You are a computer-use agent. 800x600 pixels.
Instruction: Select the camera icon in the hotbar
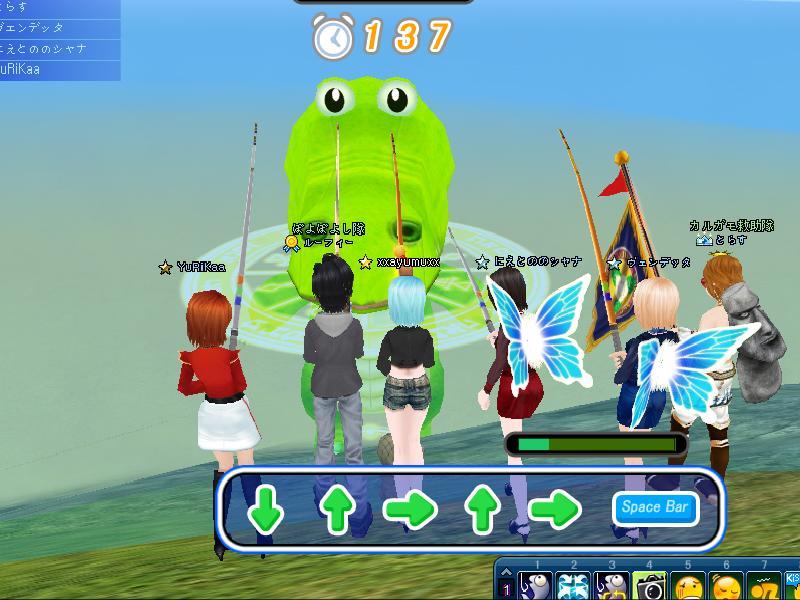pyautogui.click(x=649, y=585)
